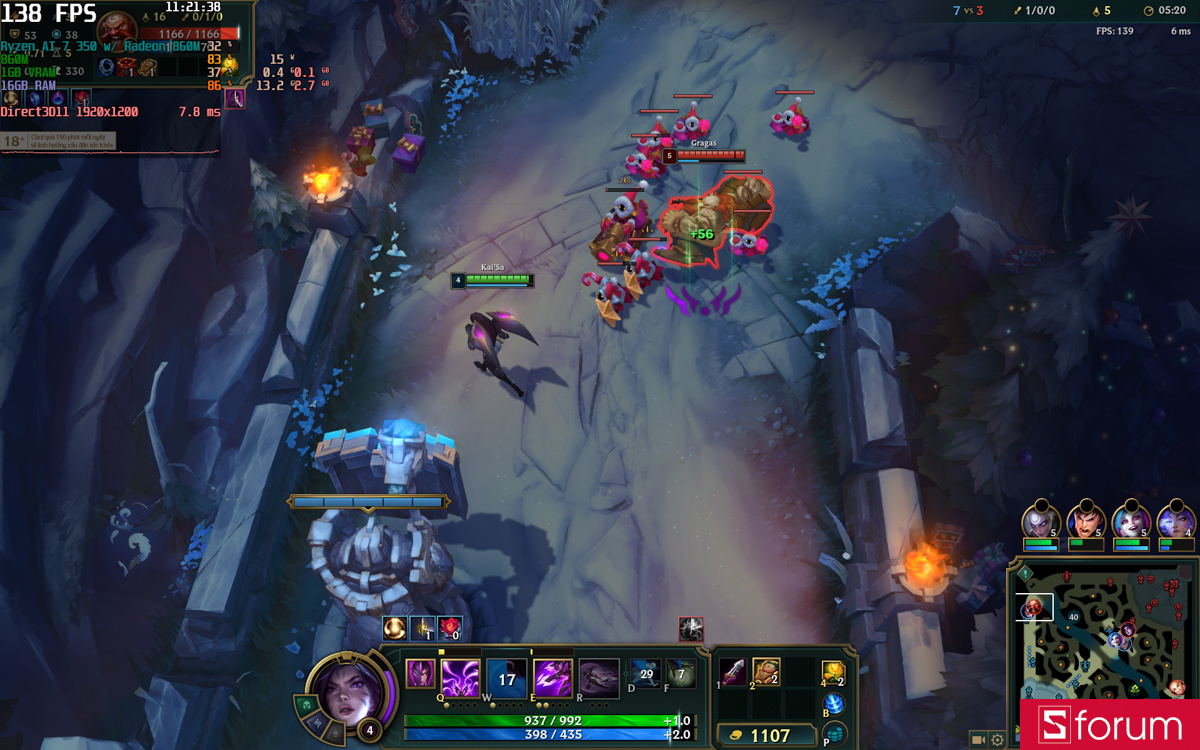Viewport: 1200px width, 750px height.
Task: Select the white-haired Diana ally portrait
Action: [x=1040, y=522]
